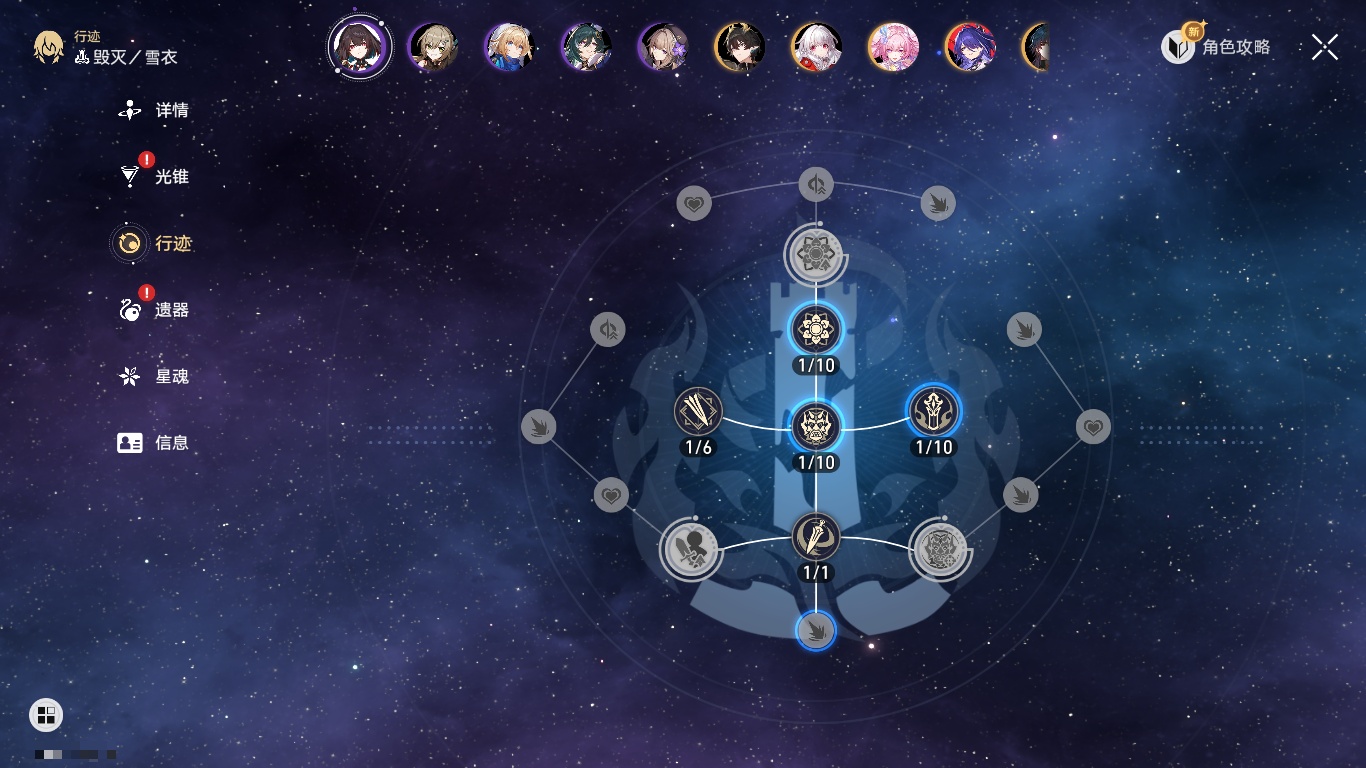The image size is (1366, 768).
Task: Select the sword technique trace showing 1/1
Action: [x=816, y=537]
